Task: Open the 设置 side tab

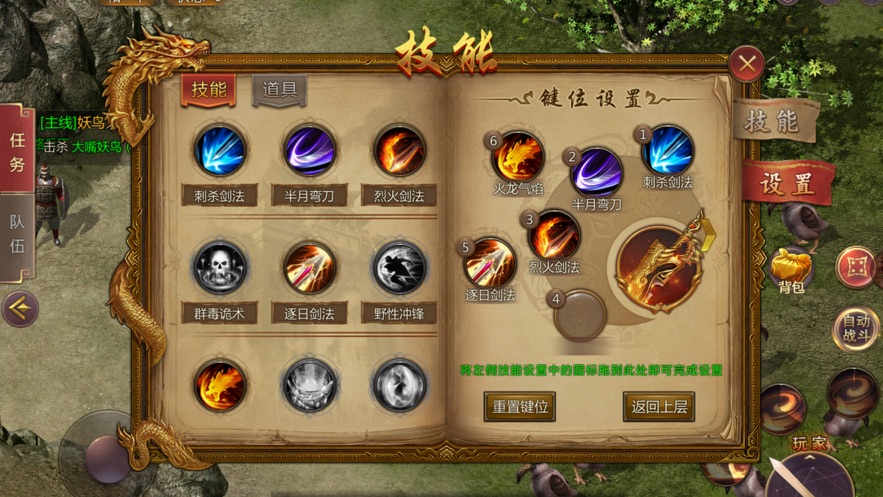Action: 787,184
